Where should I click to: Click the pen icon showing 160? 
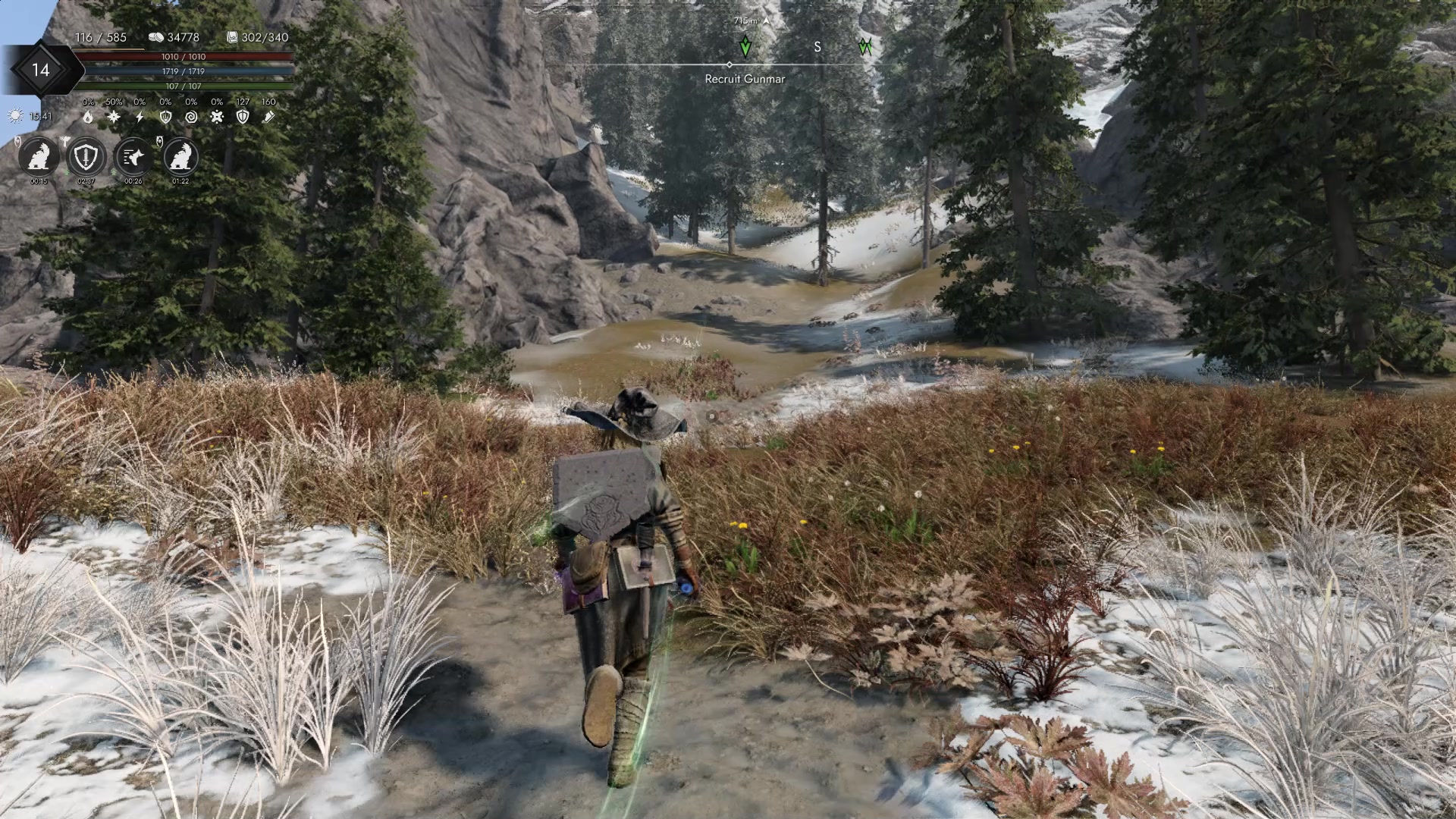[271, 117]
